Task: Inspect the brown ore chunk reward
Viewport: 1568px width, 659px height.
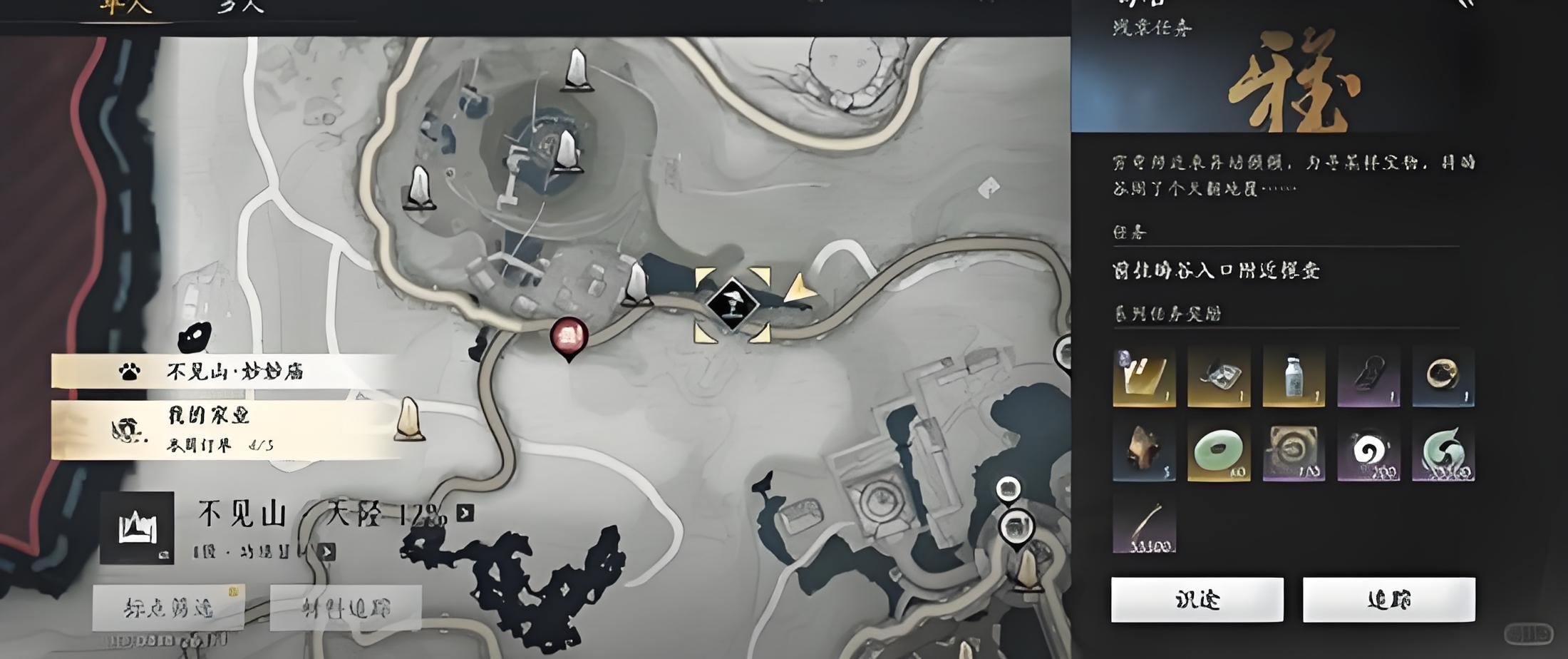Action: [1143, 451]
